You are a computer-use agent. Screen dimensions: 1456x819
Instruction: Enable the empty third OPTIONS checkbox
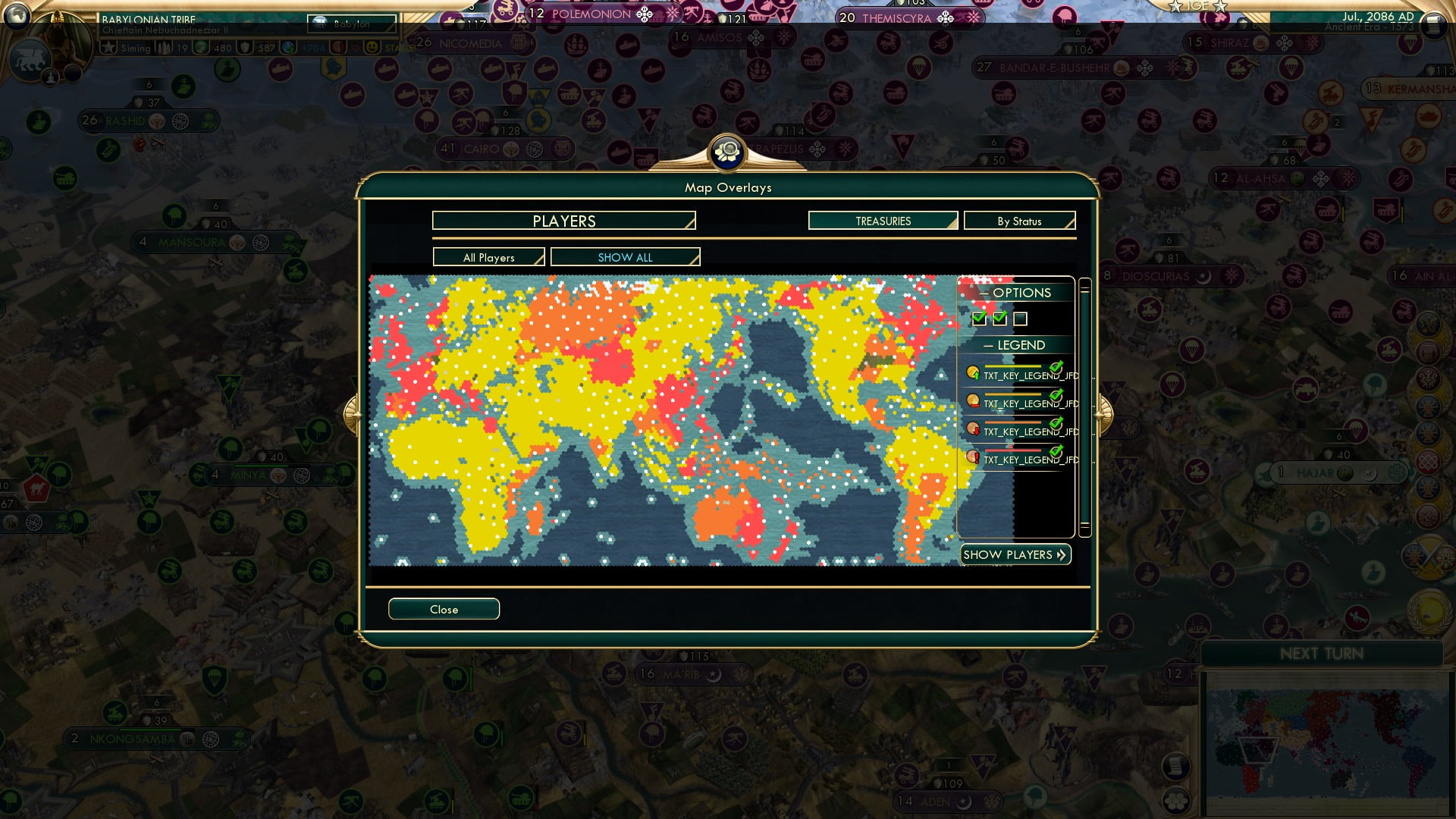pyautogui.click(x=1021, y=319)
